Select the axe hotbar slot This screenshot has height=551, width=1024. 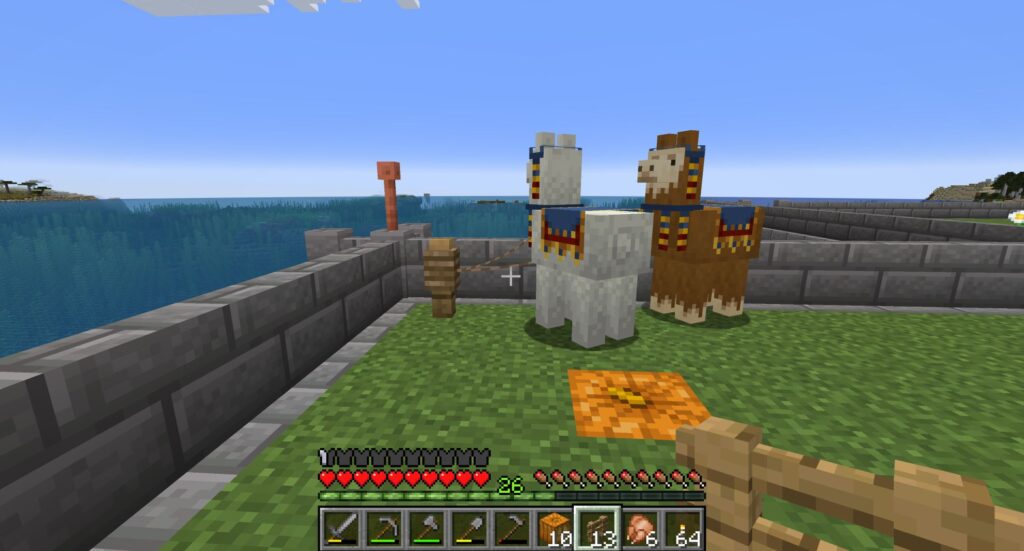click(x=426, y=528)
